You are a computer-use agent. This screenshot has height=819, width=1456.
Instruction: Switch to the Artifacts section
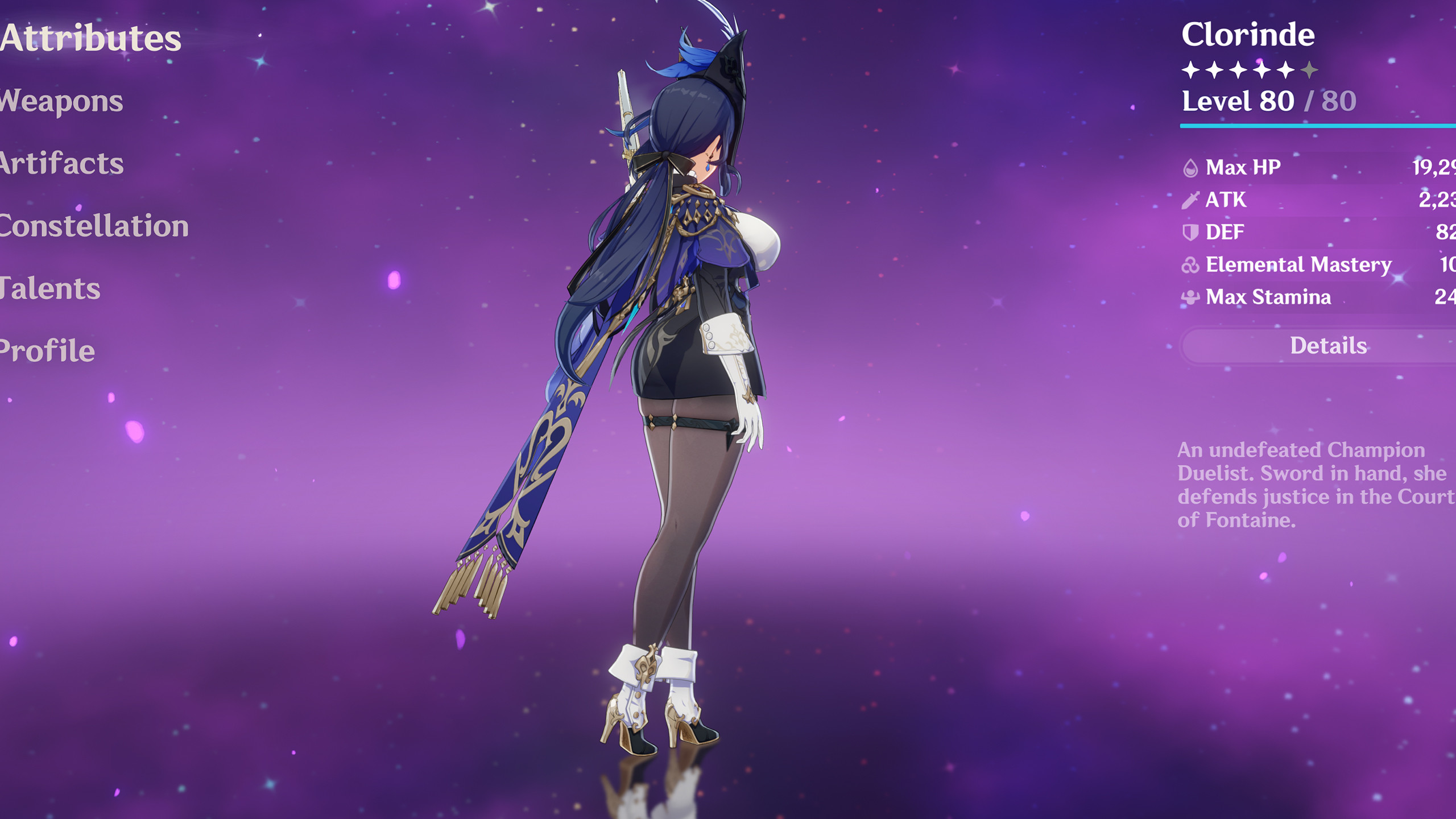[x=61, y=164]
